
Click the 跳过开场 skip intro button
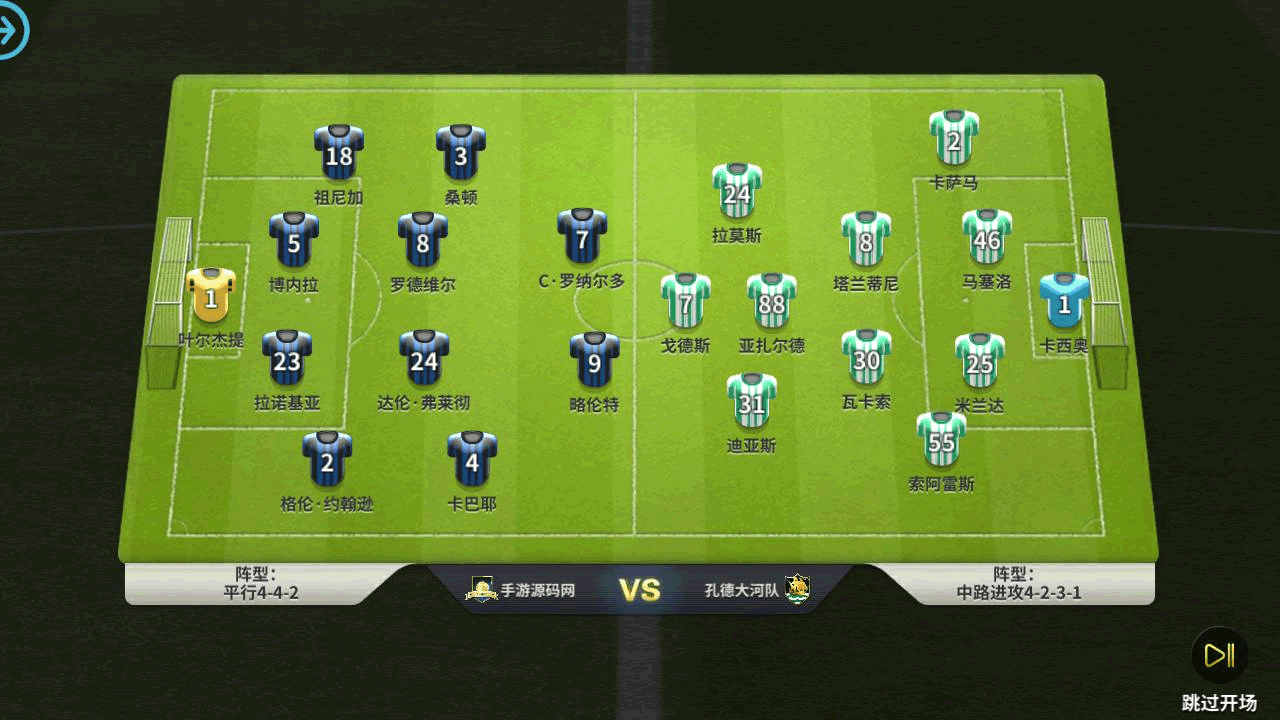1219,656
